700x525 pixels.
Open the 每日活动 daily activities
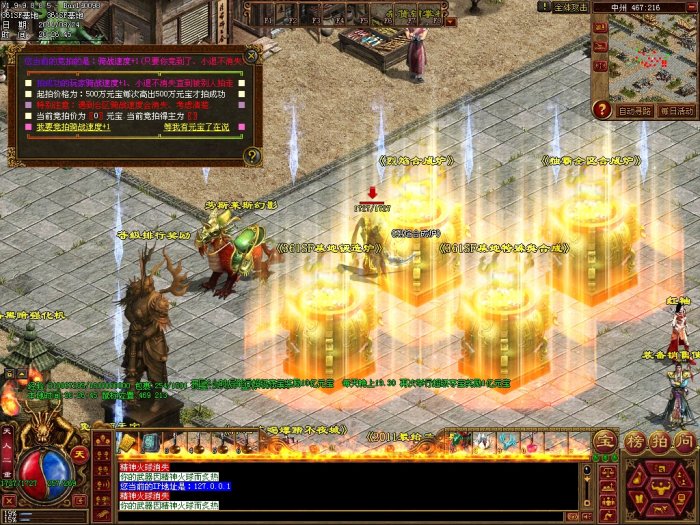point(677,111)
